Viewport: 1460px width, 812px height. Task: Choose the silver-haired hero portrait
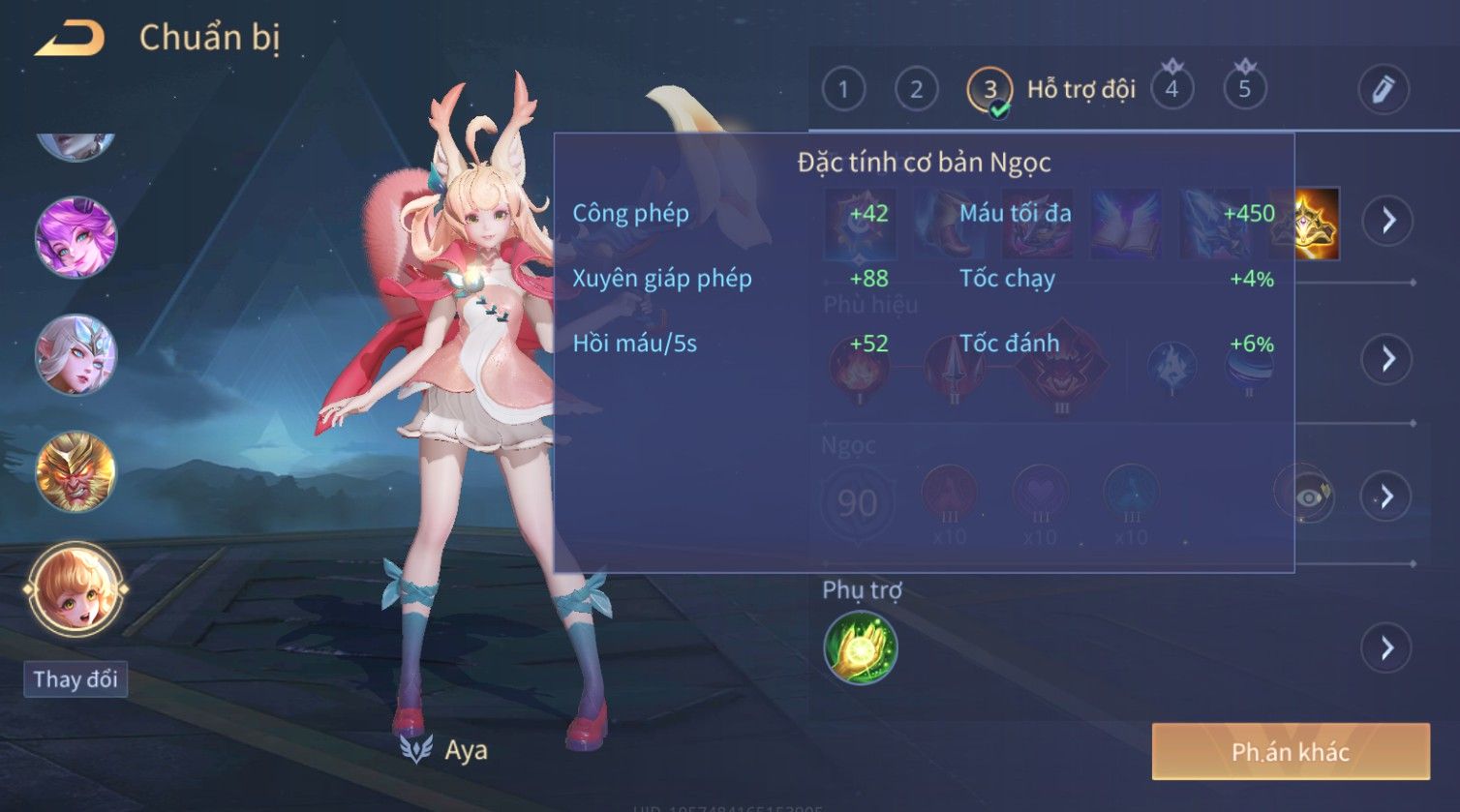point(76,354)
